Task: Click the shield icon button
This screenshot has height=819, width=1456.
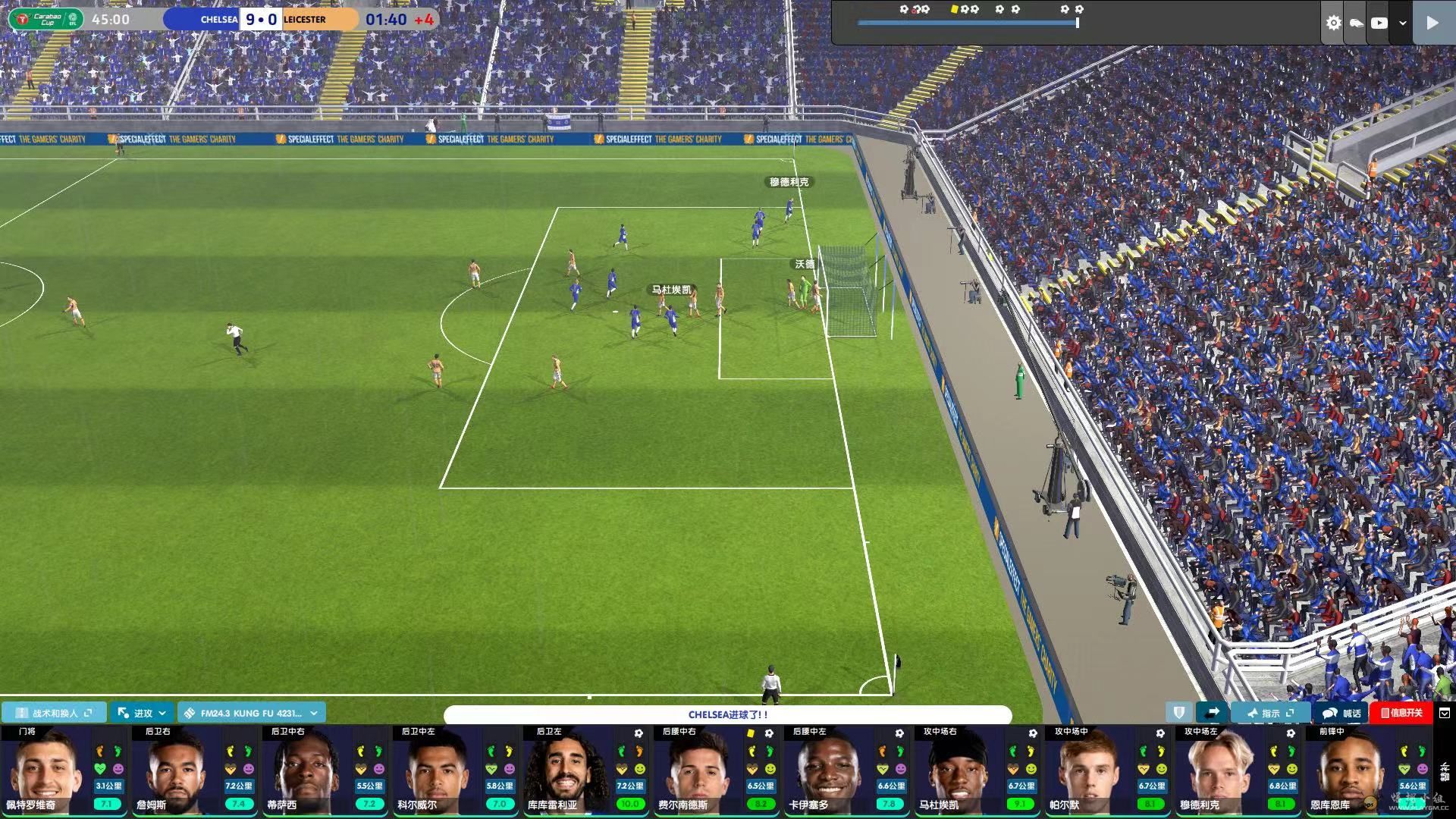Action: tap(1178, 713)
